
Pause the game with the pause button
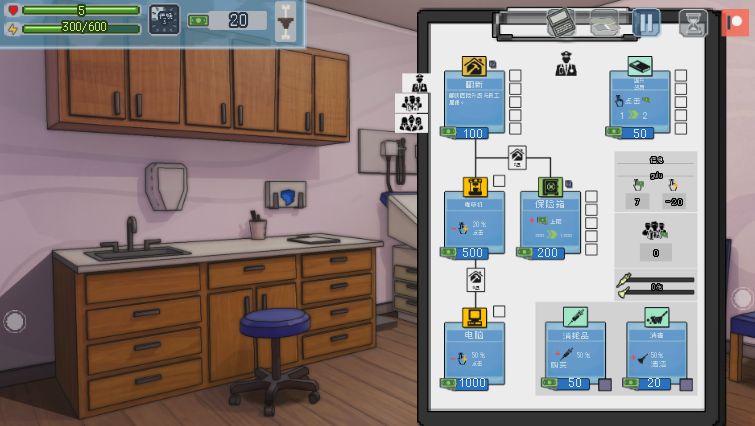click(x=646, y=22)
